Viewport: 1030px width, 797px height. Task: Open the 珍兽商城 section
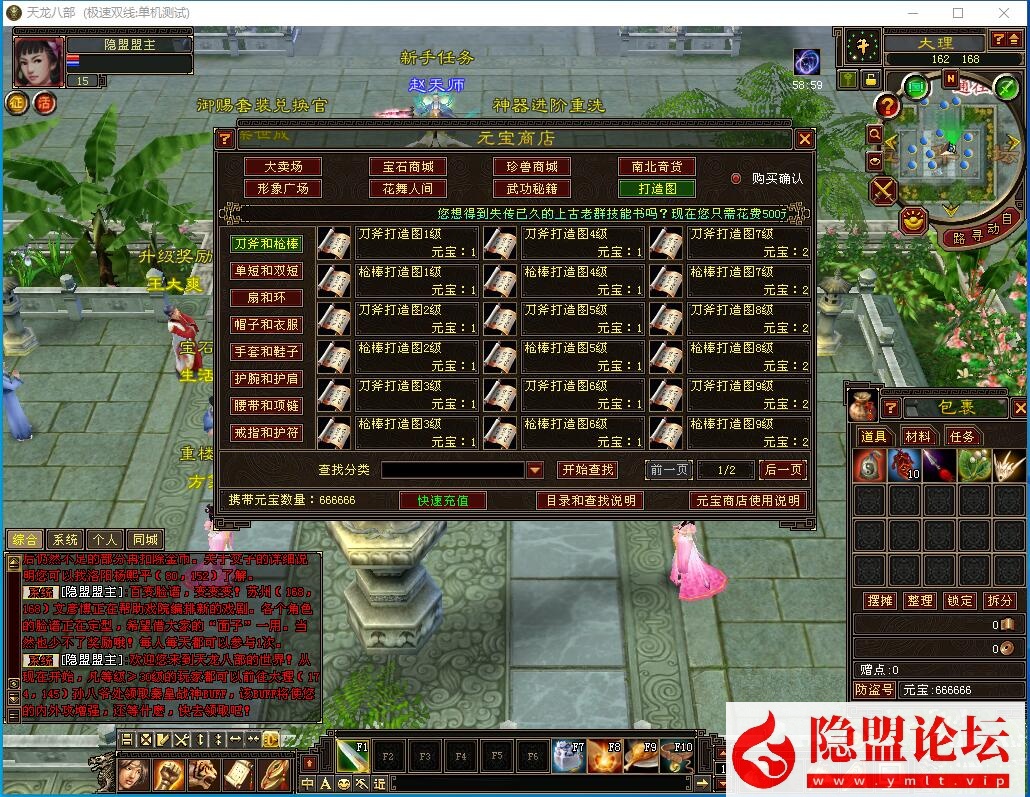(531, 167)
